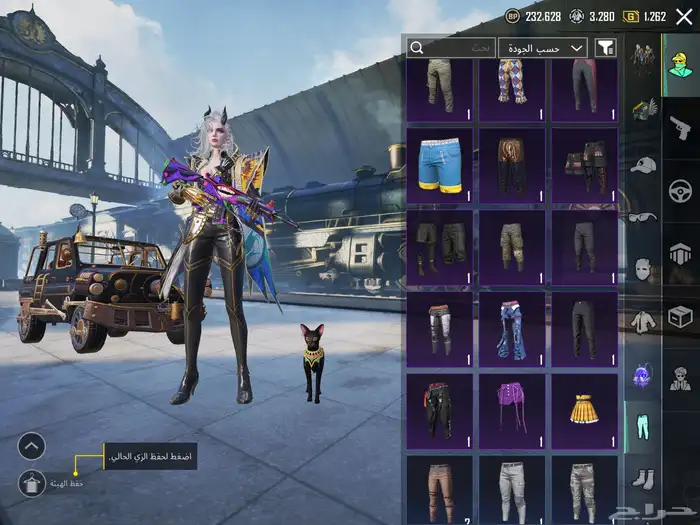
Task: Select the purple mini skirt item
Action: (512, 410)
